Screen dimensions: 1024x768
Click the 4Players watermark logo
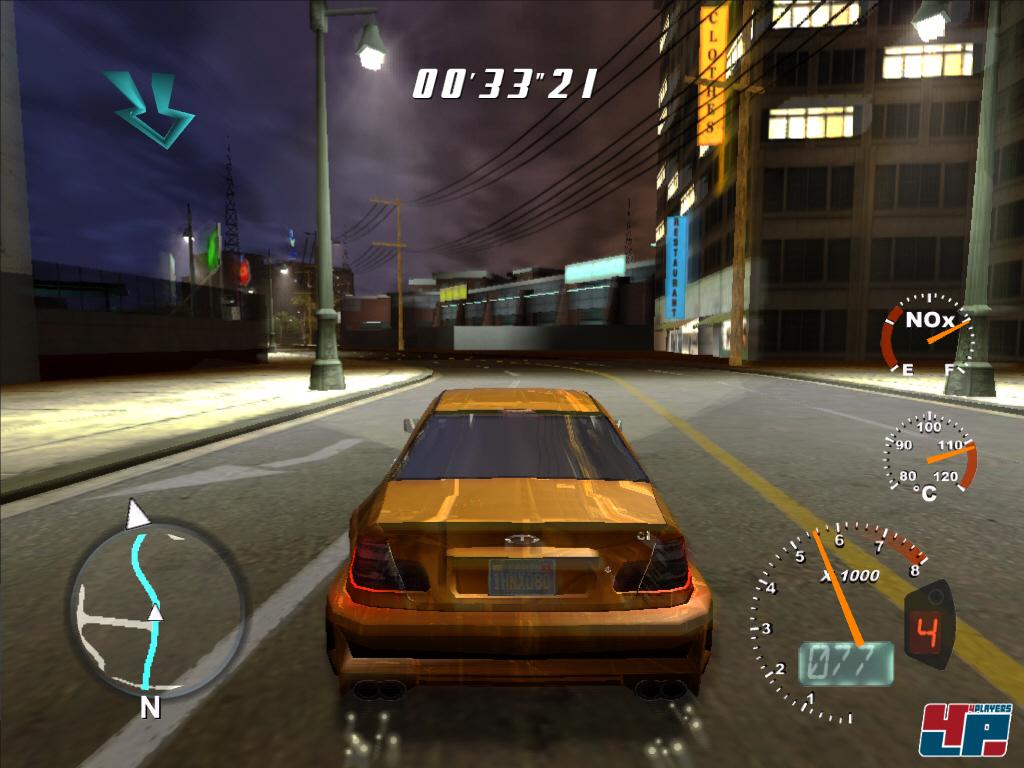[x=965, y=729]
